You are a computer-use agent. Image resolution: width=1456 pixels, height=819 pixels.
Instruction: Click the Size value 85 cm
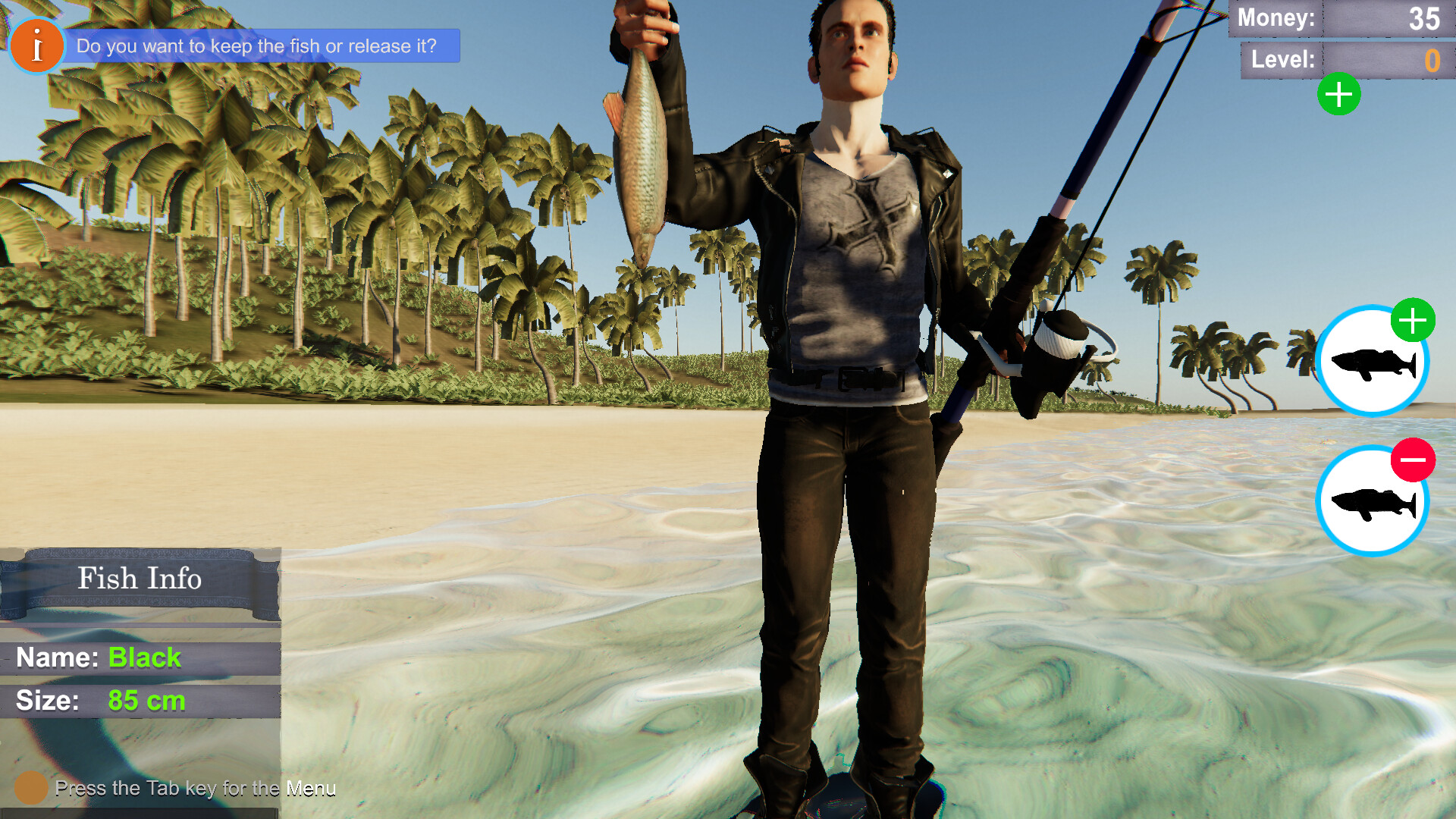coord(147,701)
